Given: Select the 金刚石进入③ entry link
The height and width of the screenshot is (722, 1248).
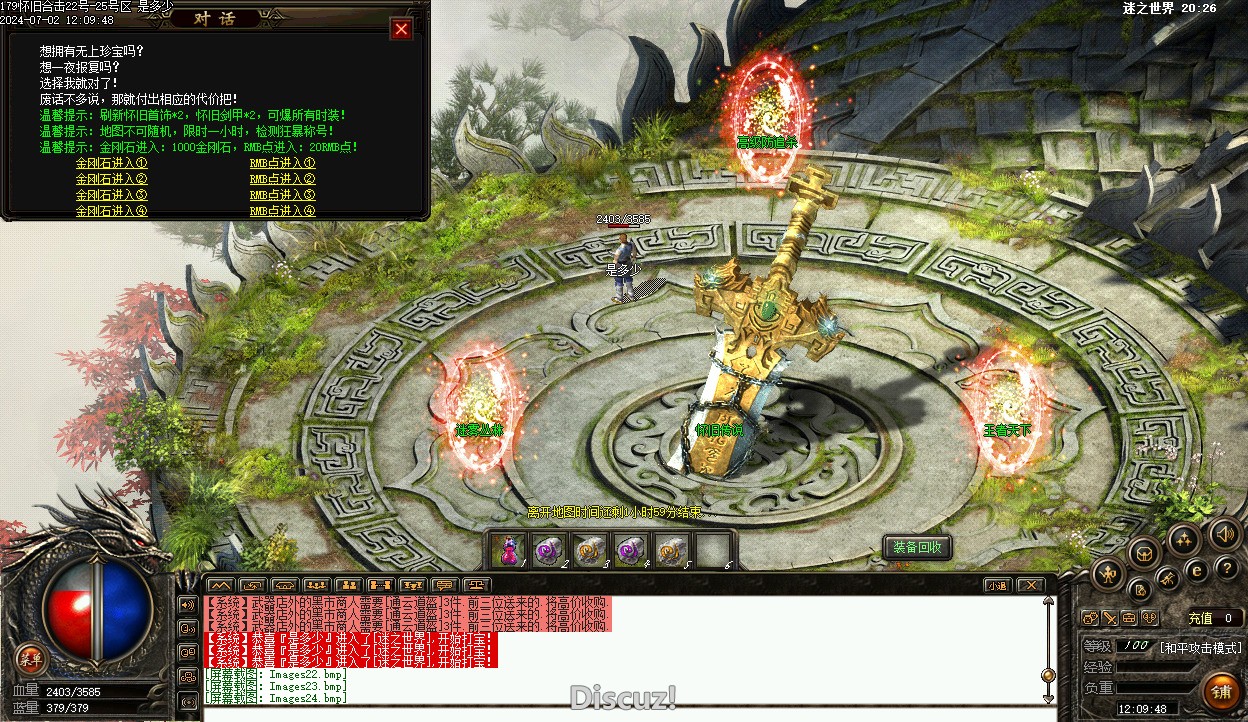Looking at the screenshot, I should [112, 195].
